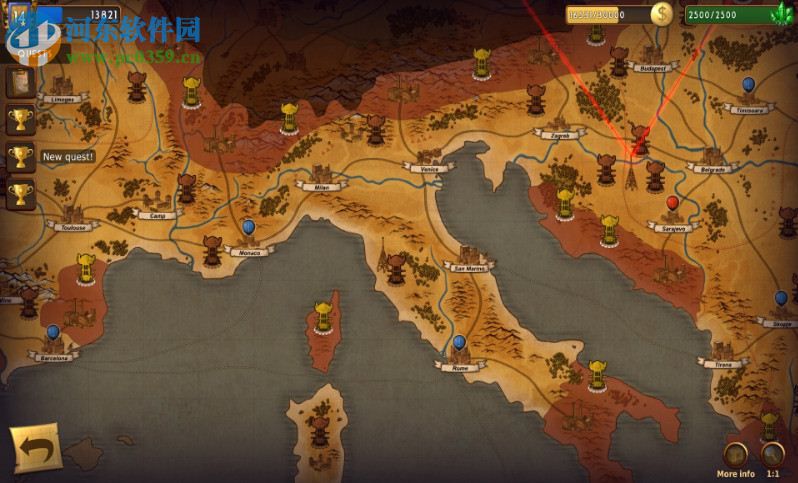Reset map zoom with the 1:1 button

pos(771,454)
